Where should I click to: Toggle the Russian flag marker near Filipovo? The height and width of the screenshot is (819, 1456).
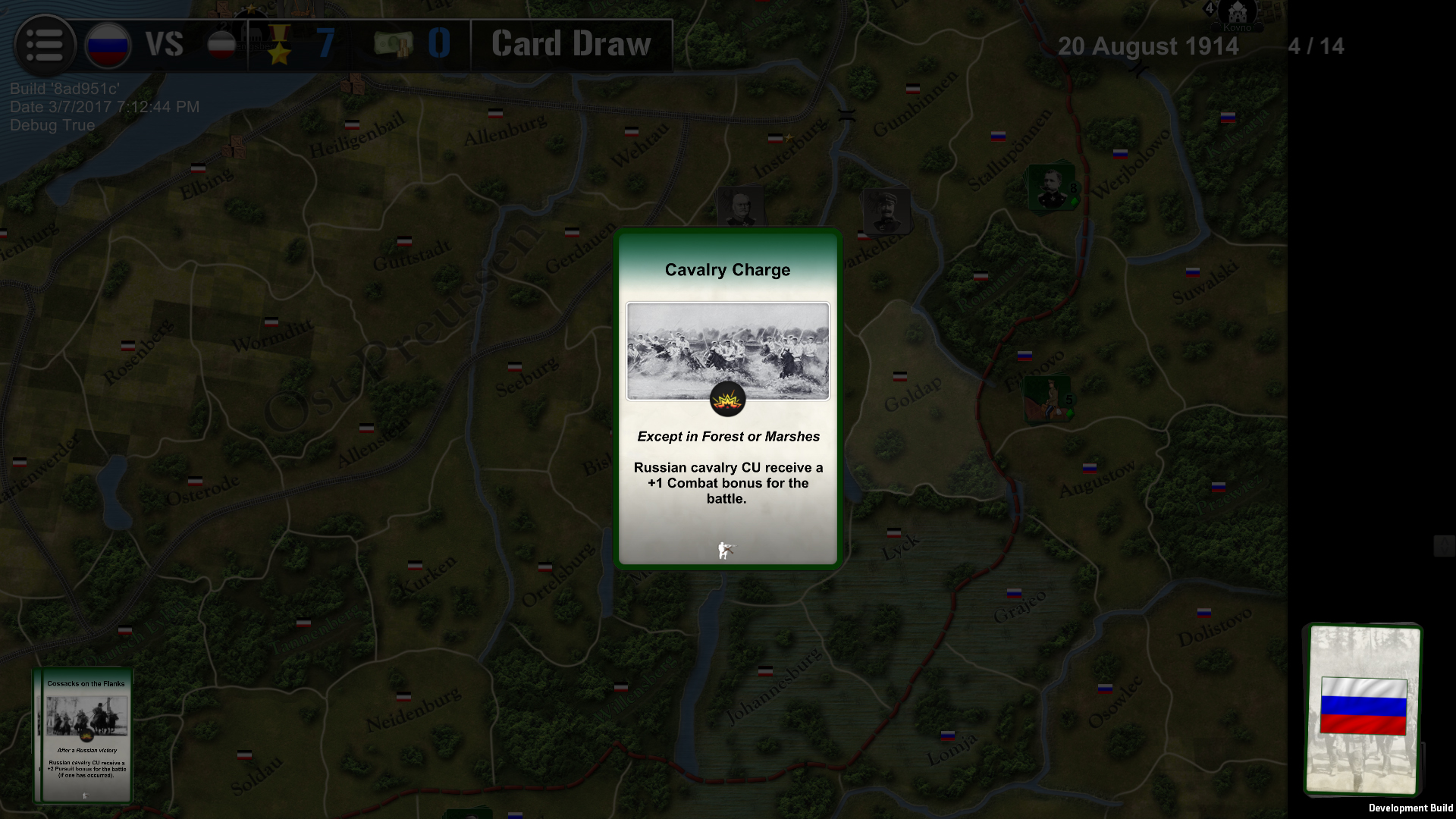1025,356
